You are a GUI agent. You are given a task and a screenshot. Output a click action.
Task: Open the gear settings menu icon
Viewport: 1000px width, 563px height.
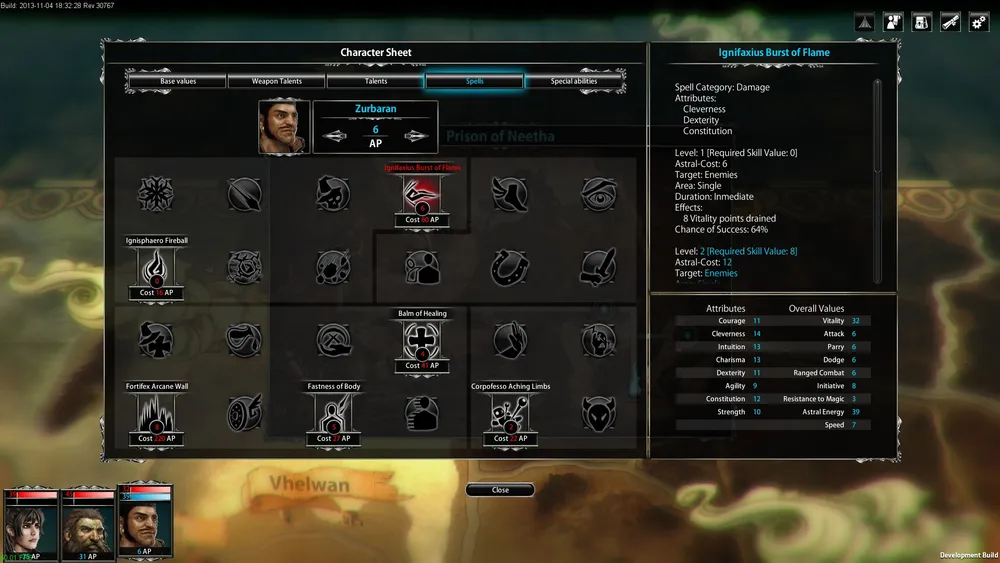979,22
